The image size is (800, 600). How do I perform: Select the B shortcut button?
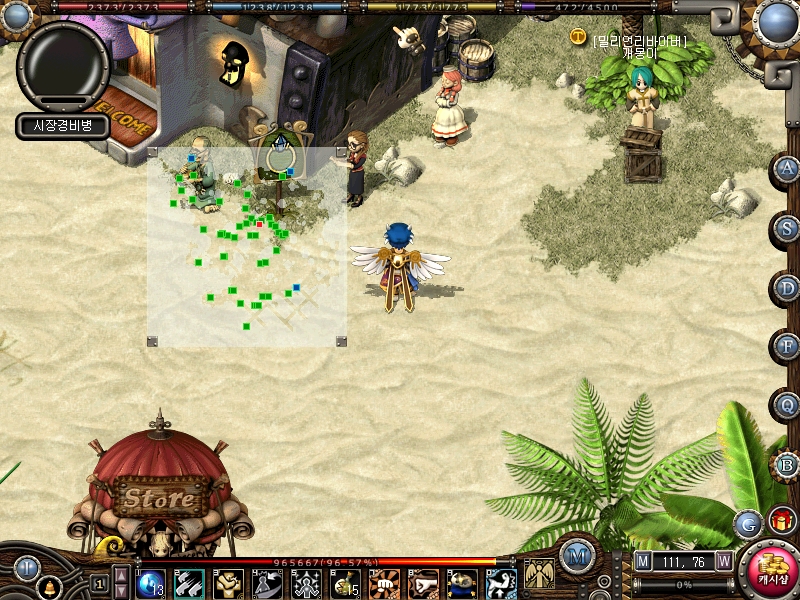(788, 465)
